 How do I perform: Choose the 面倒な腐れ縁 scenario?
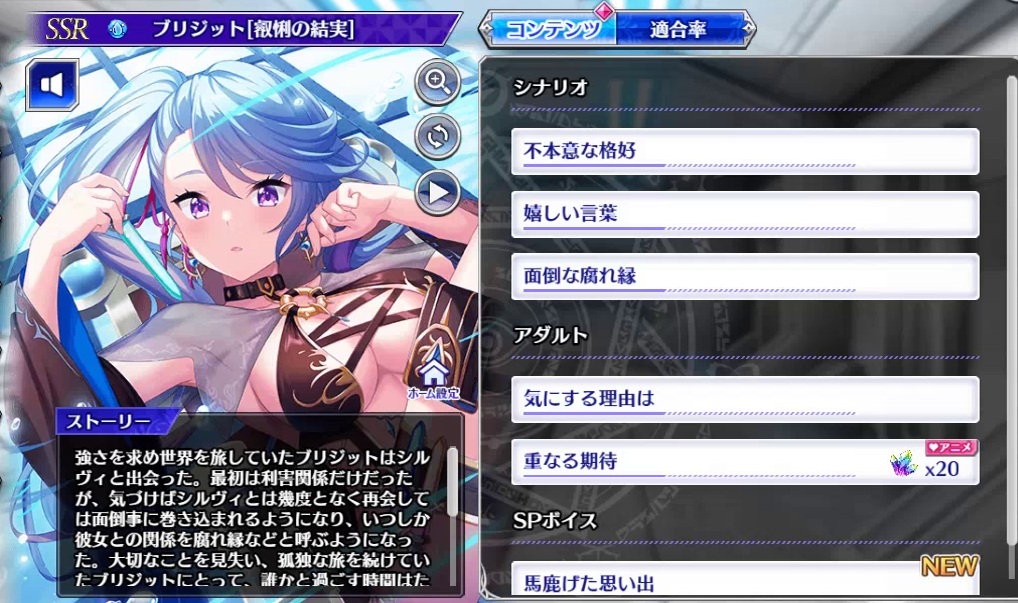click(744, 275)
